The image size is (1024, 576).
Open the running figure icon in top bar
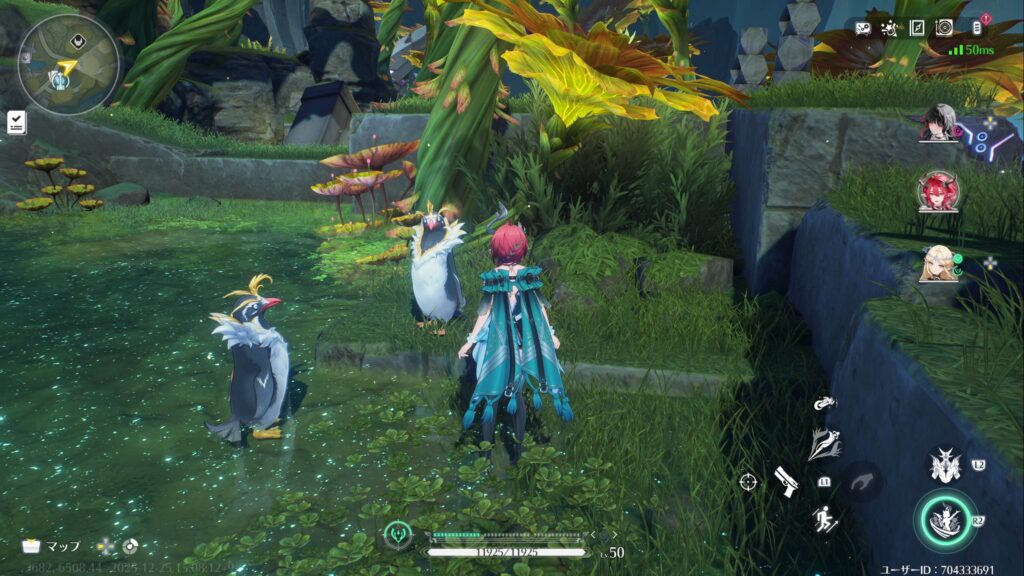[889, 28]
